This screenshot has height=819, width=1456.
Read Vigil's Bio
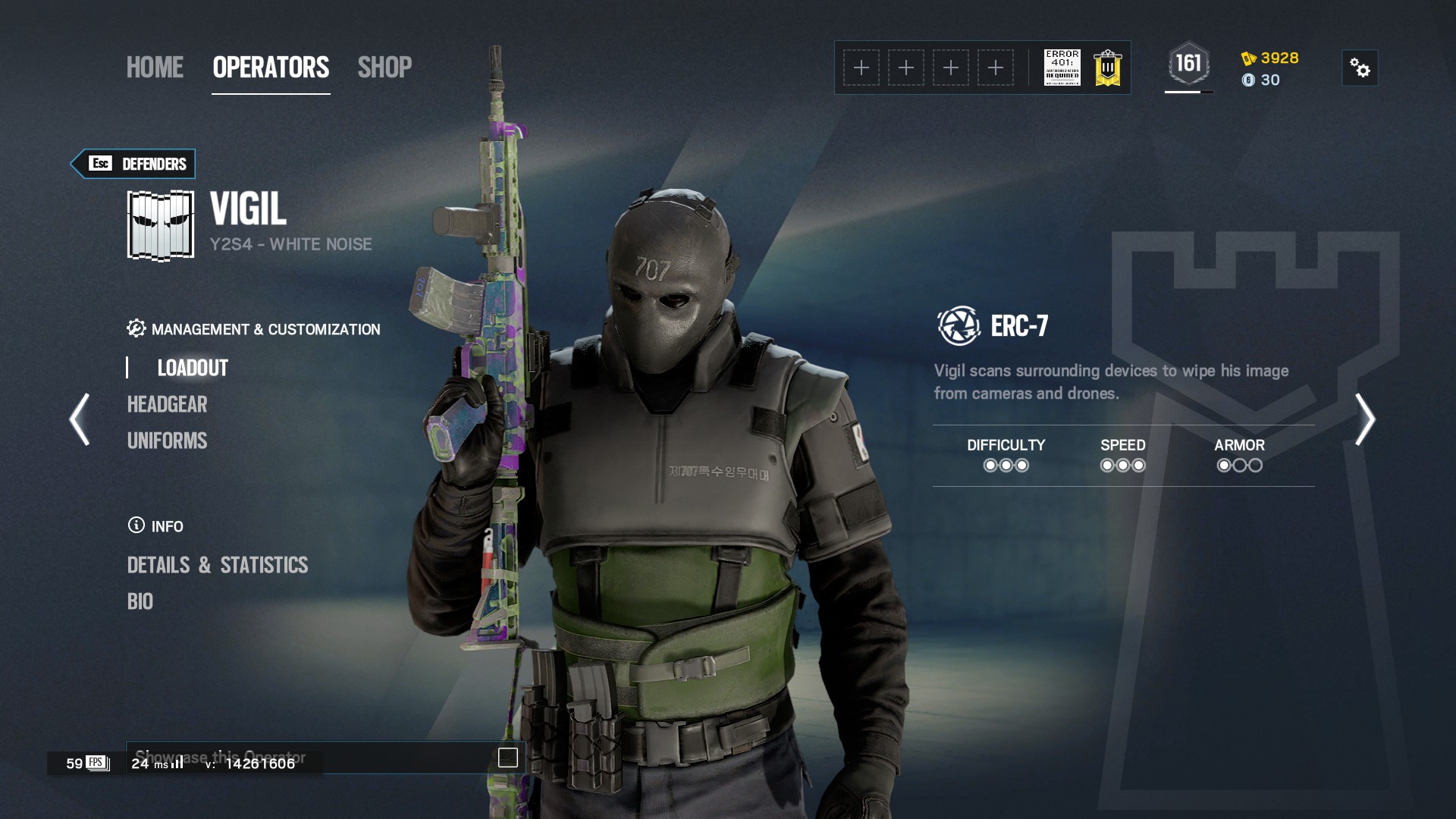coord(140,601)
